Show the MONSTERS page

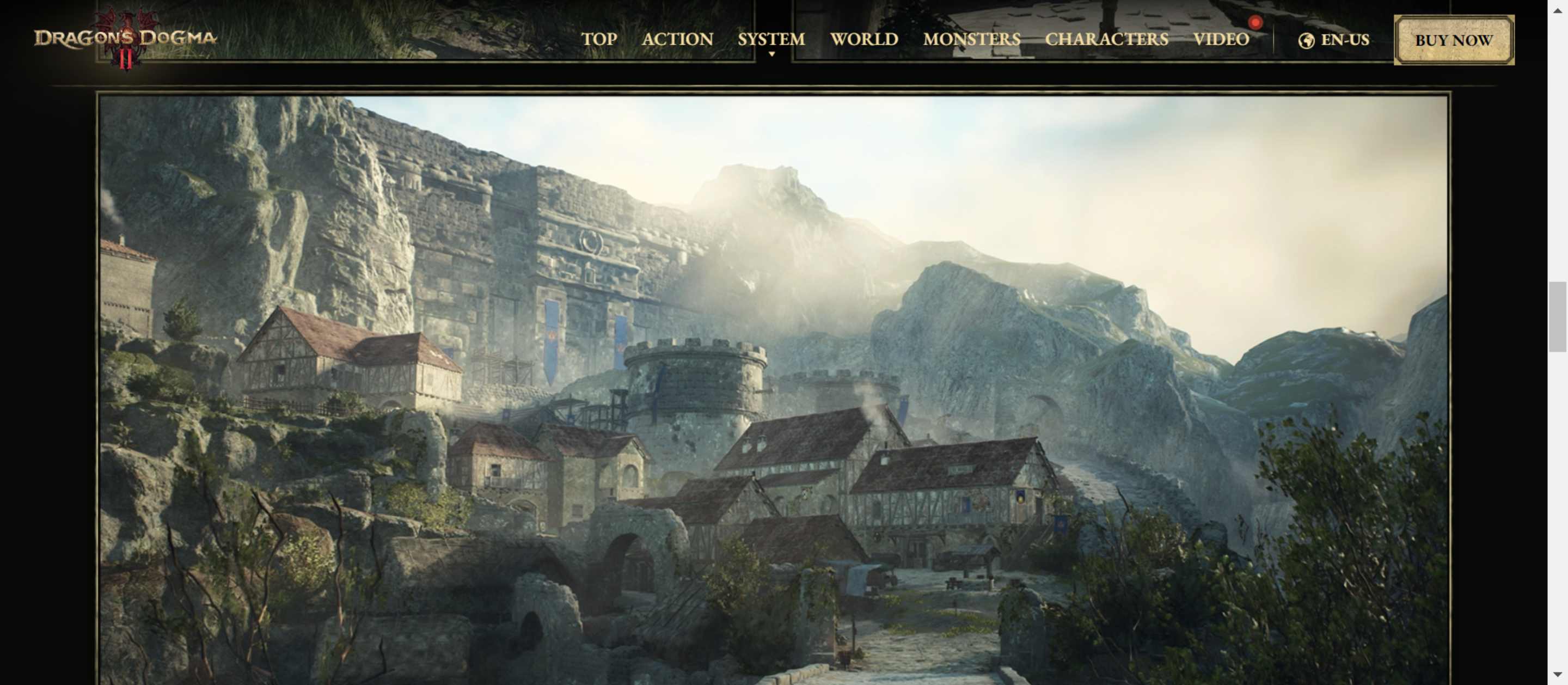point(971,40)
